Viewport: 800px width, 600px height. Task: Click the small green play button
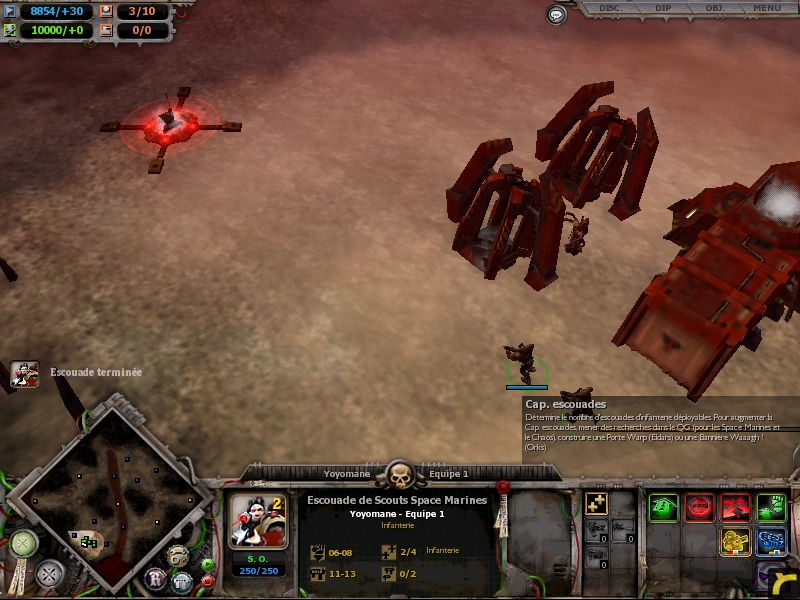pos(207,565)
